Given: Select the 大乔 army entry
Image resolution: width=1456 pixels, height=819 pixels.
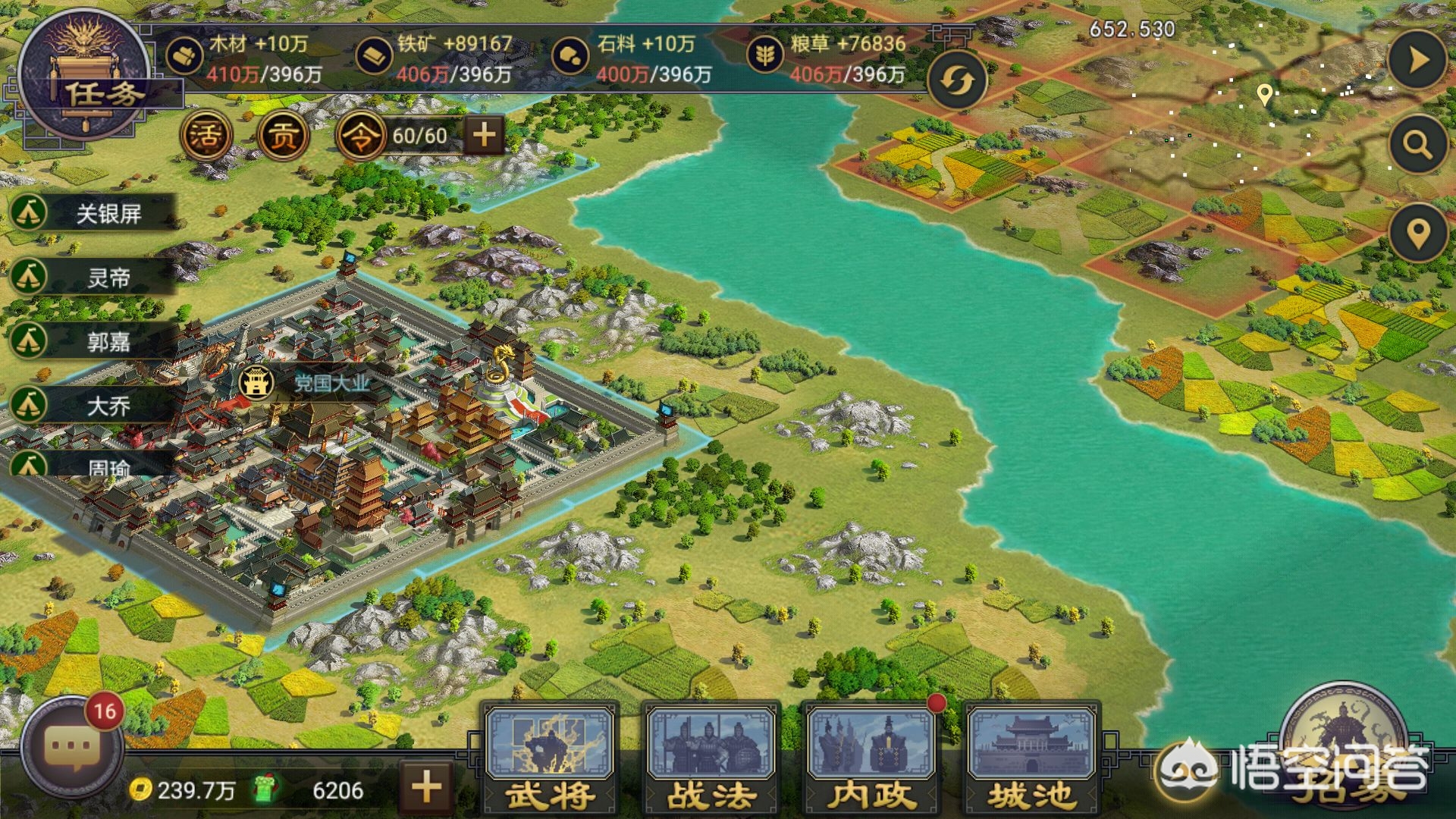Looking at the screenshot, I should (x=93, y=406).
